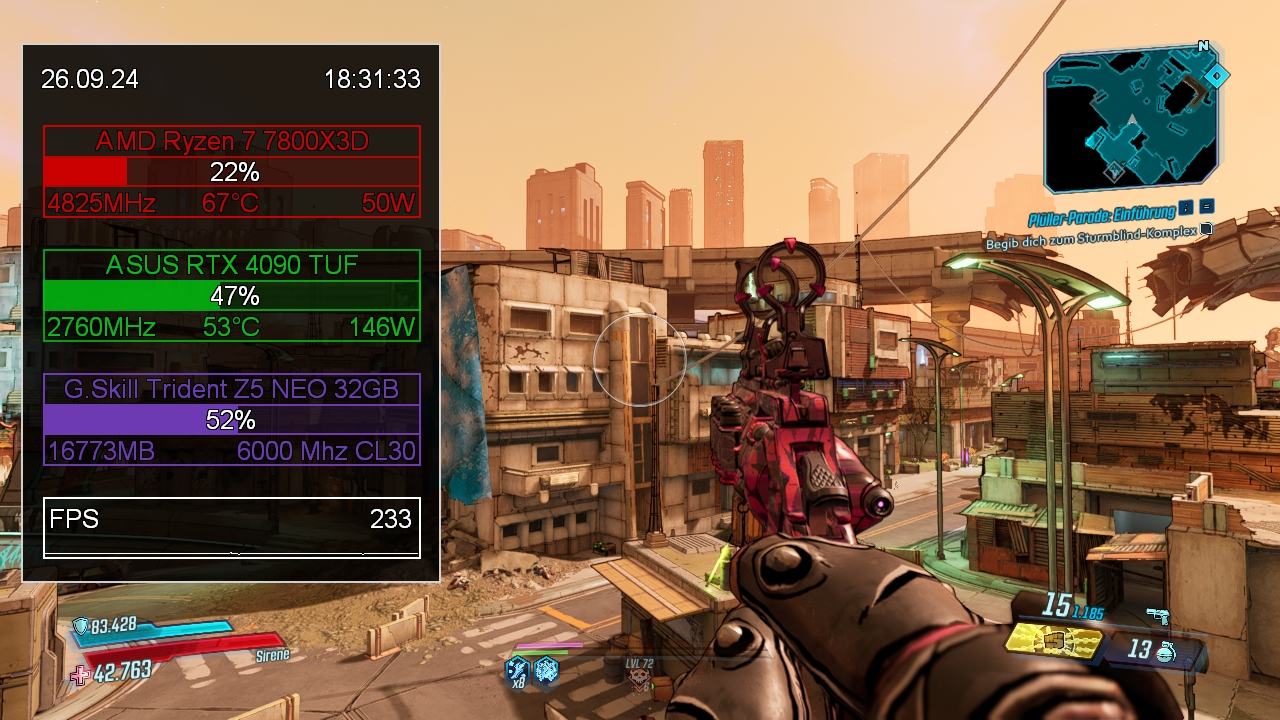Select the grenade icon
The image size is (1280, 720).
pos(1166,652)
